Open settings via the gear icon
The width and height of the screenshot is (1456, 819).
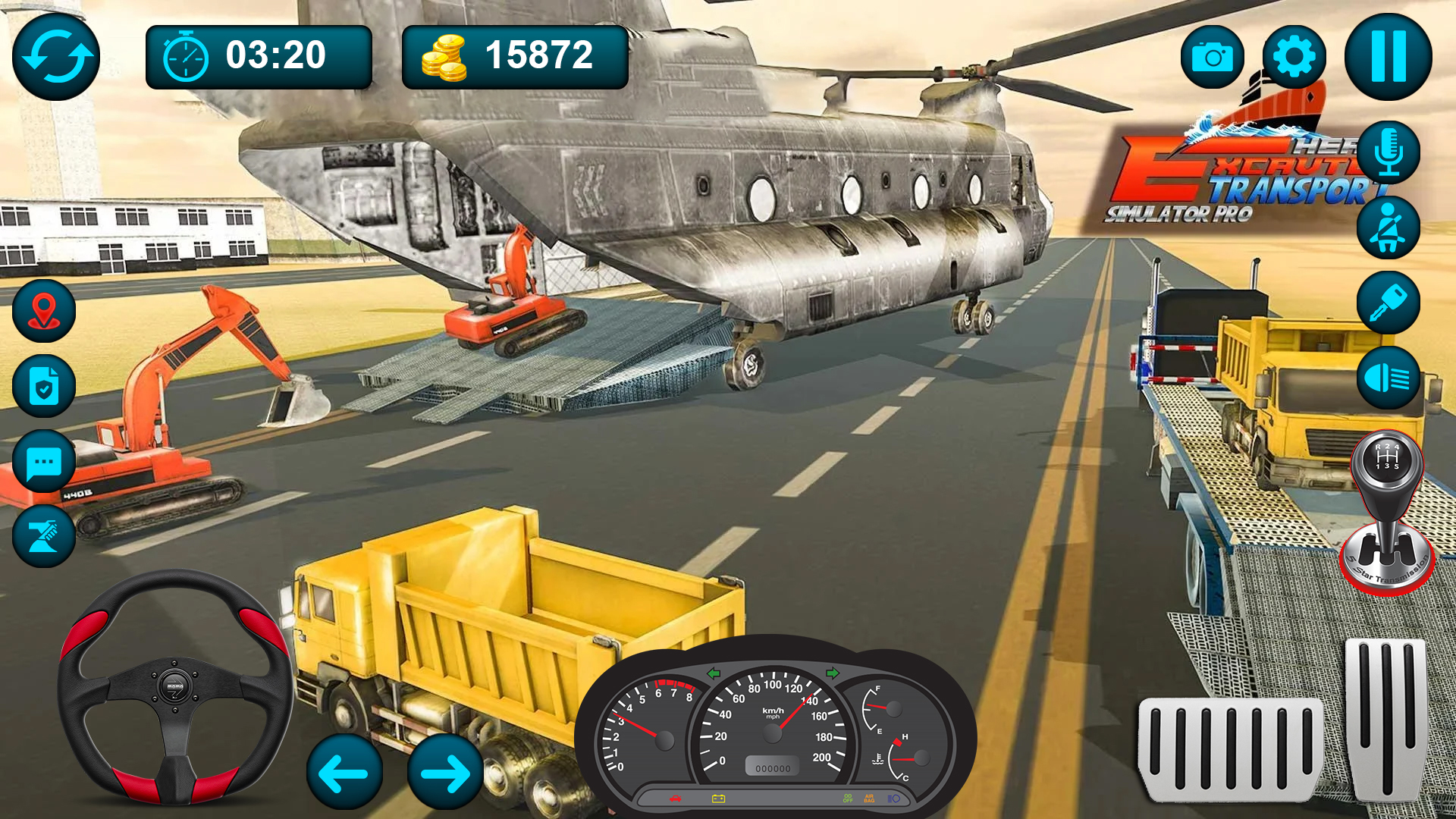(1297, 56)
